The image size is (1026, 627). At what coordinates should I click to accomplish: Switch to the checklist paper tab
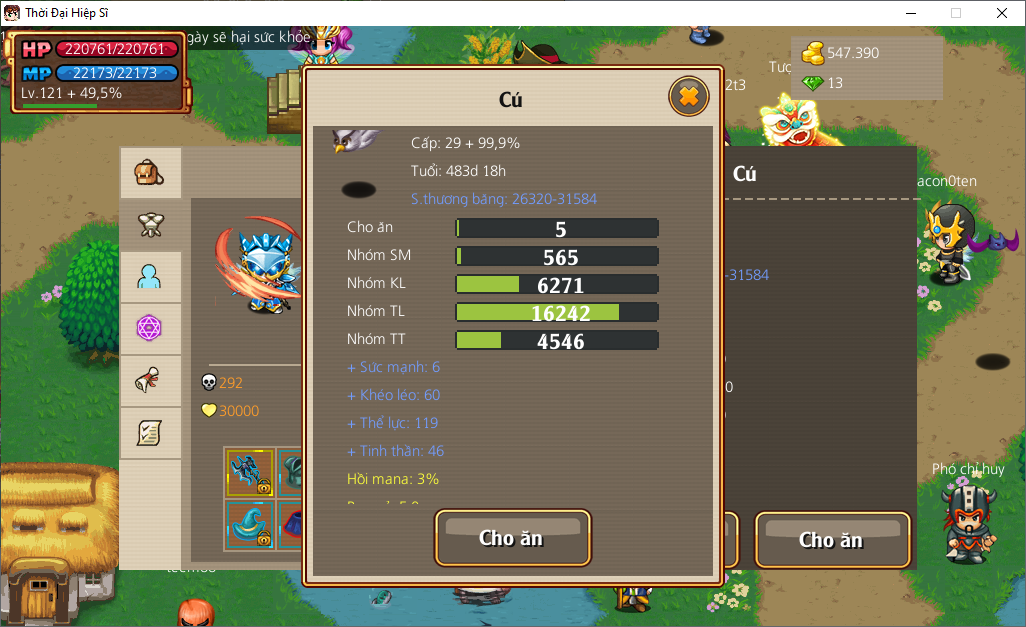[150, 432]
